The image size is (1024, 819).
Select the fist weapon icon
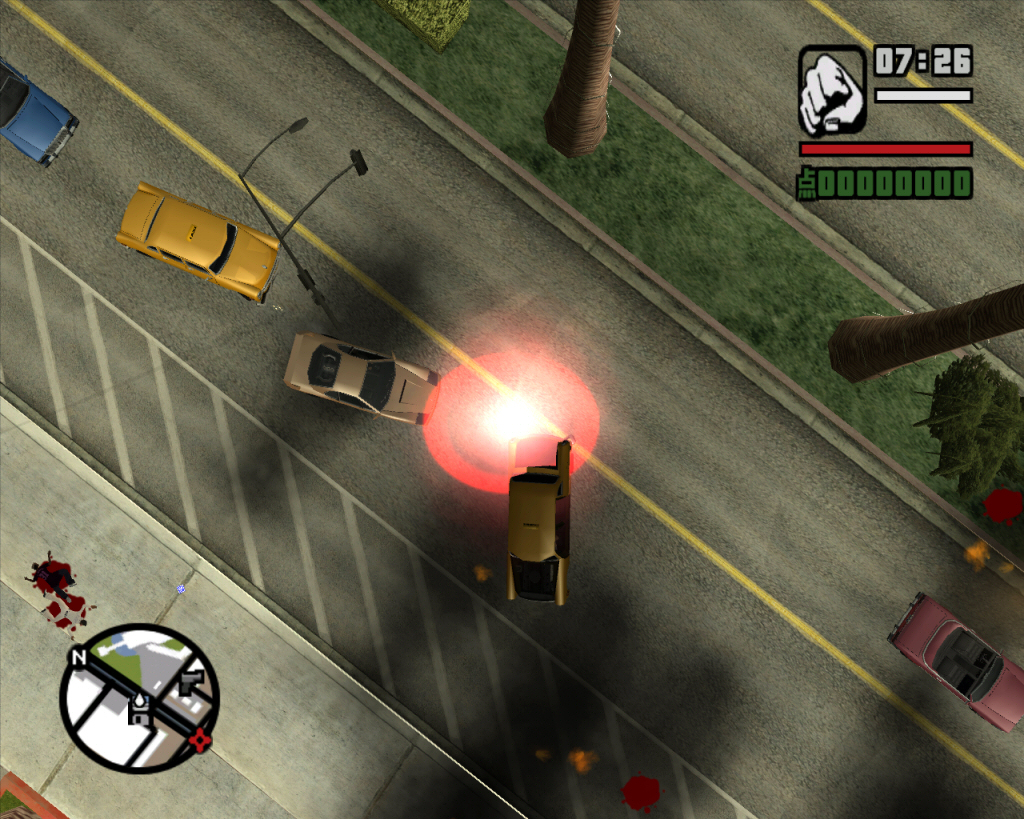pos(832,90)
